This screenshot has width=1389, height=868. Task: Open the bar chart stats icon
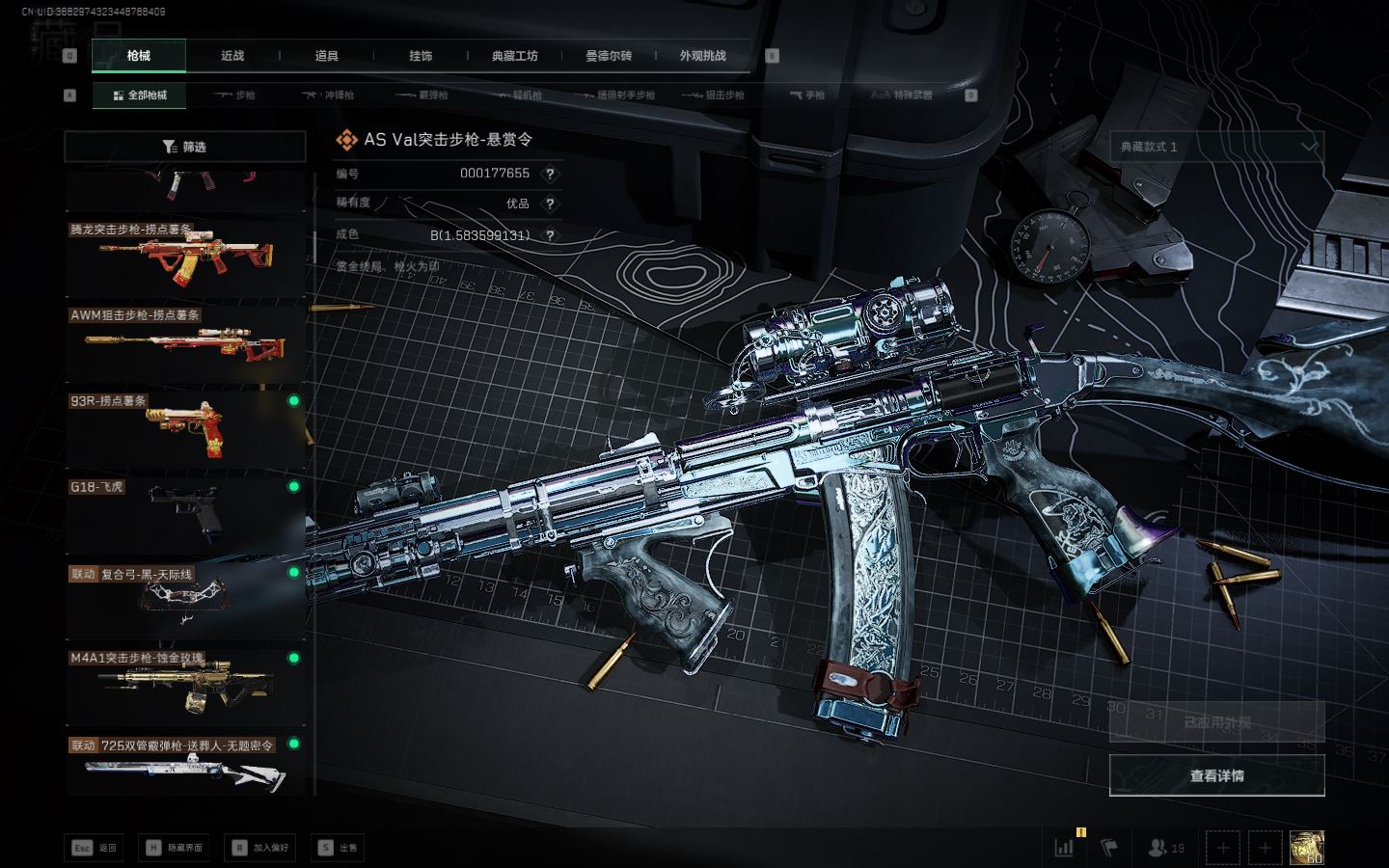click(x=1064, y=848)
